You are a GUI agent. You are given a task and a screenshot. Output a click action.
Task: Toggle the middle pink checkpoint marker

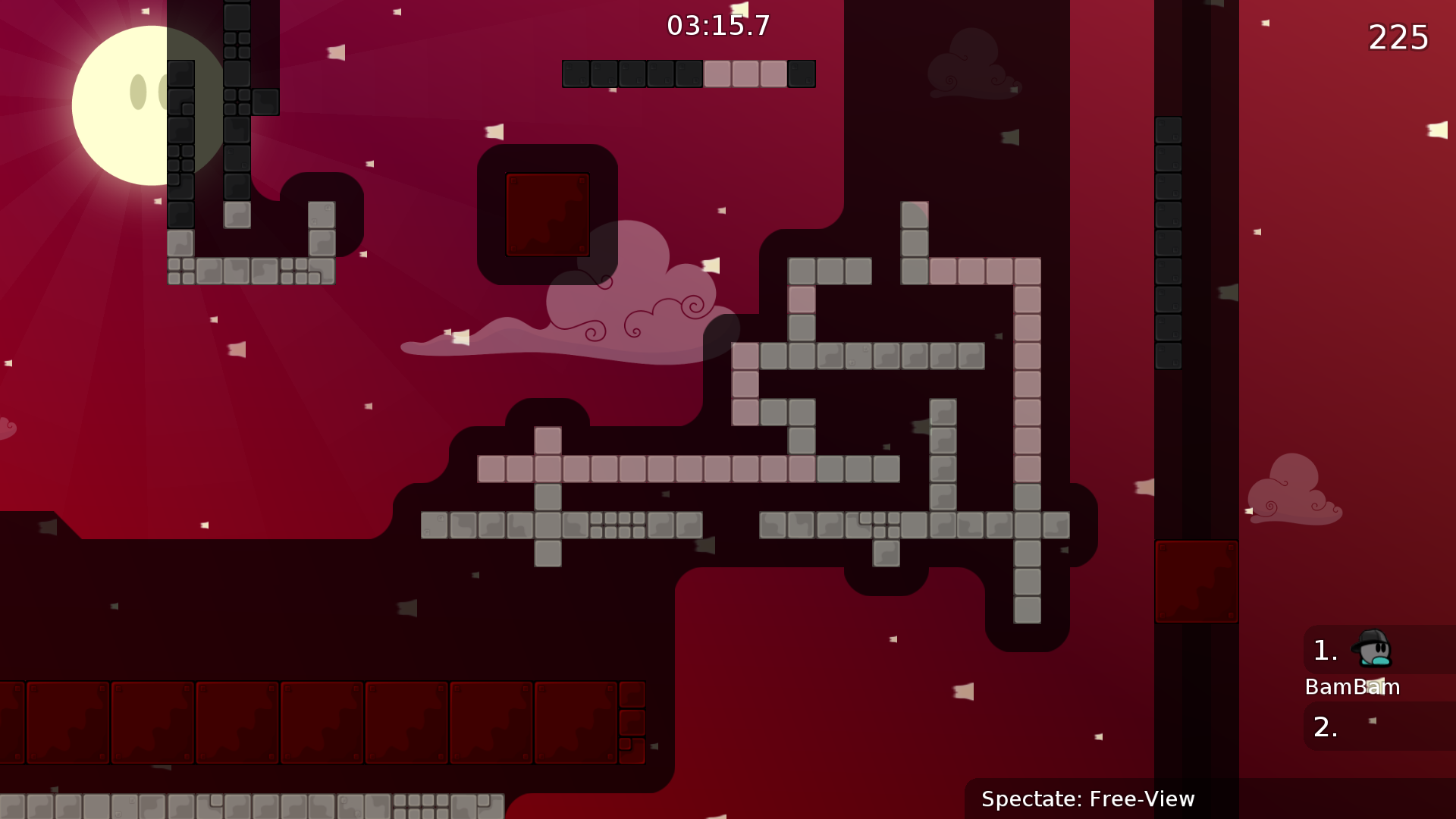click(x=747, y=74)
